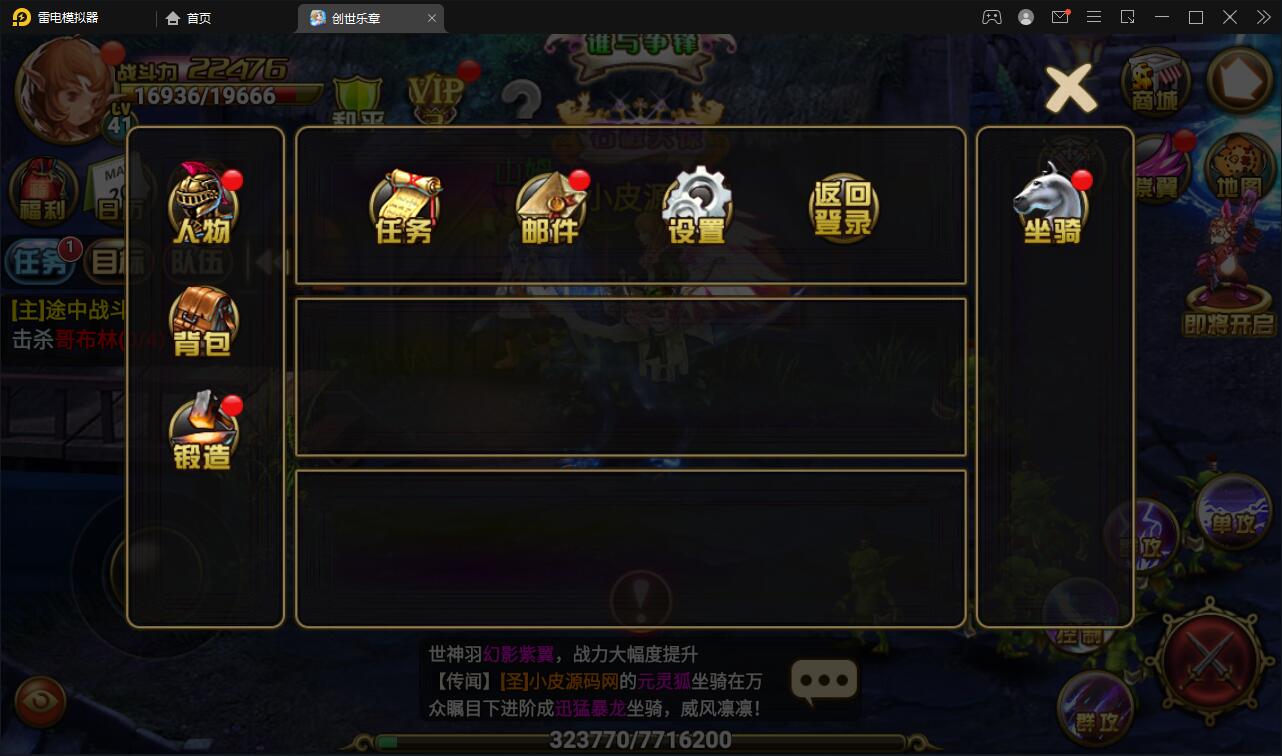1282x756 pixels.
Task: Expand the chat with the speech bubble
Action: pos(822,681)
